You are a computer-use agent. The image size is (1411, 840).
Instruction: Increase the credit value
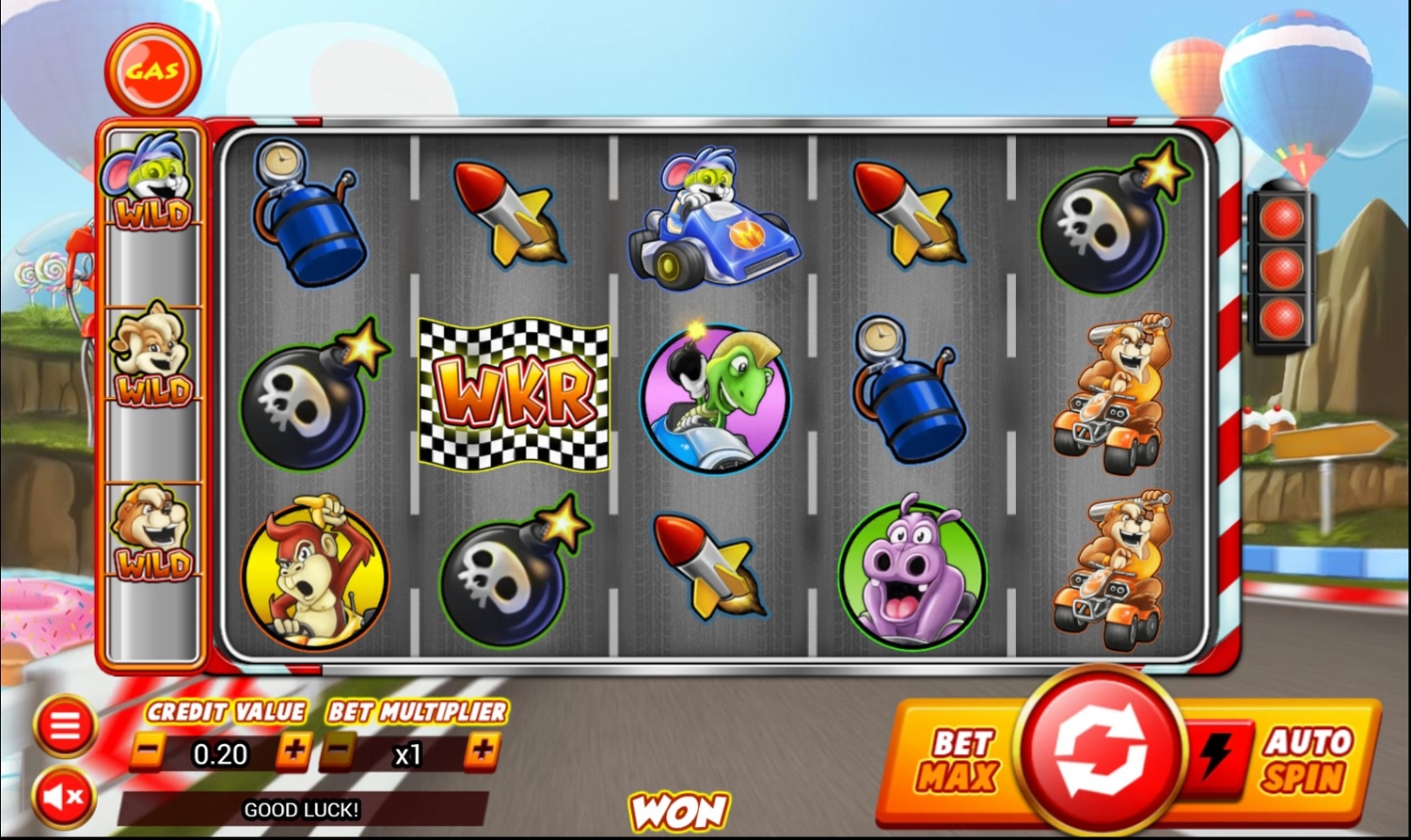tap(293, 752)
